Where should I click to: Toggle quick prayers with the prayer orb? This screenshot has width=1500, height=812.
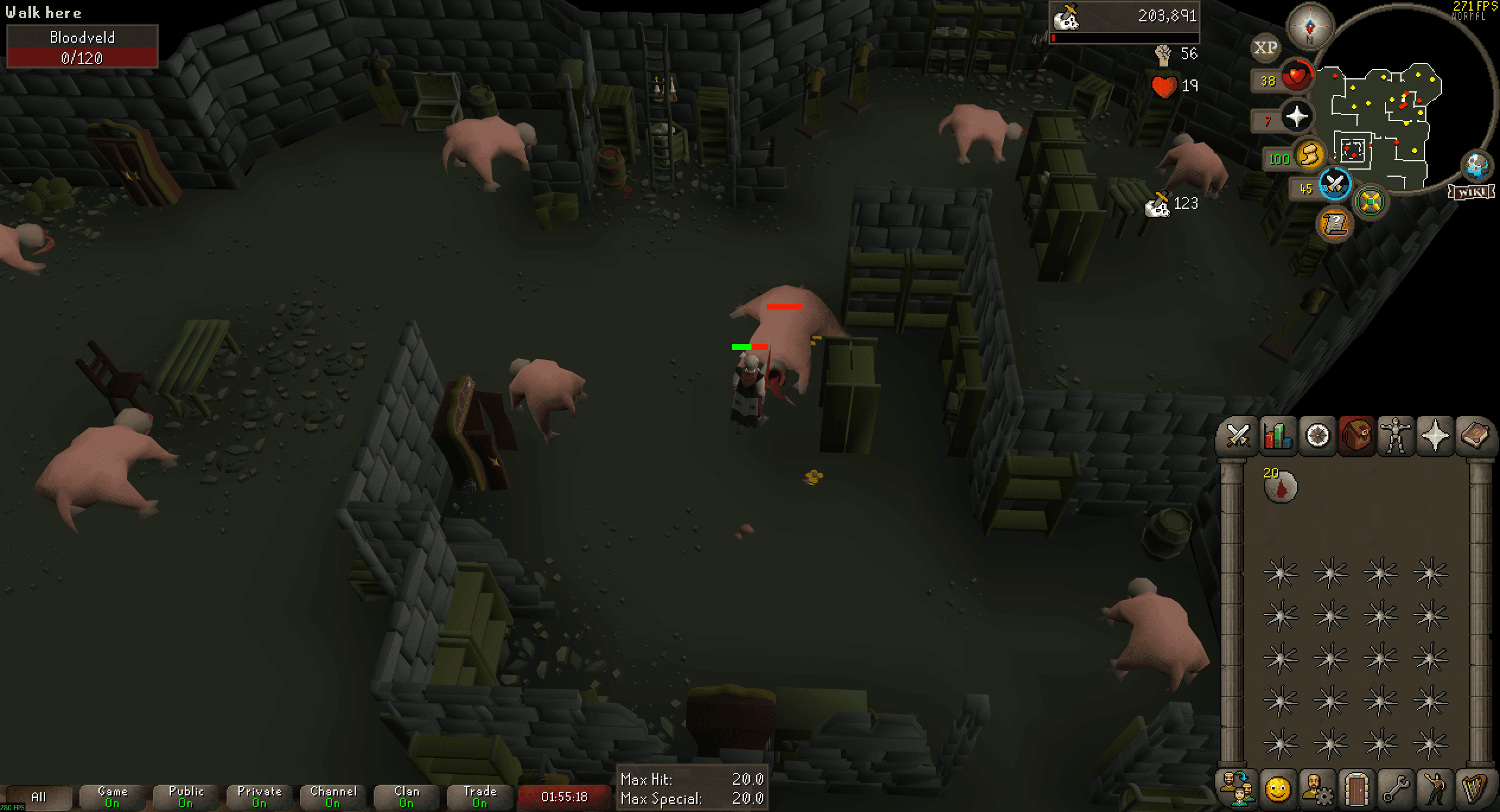coord(1297,116)
